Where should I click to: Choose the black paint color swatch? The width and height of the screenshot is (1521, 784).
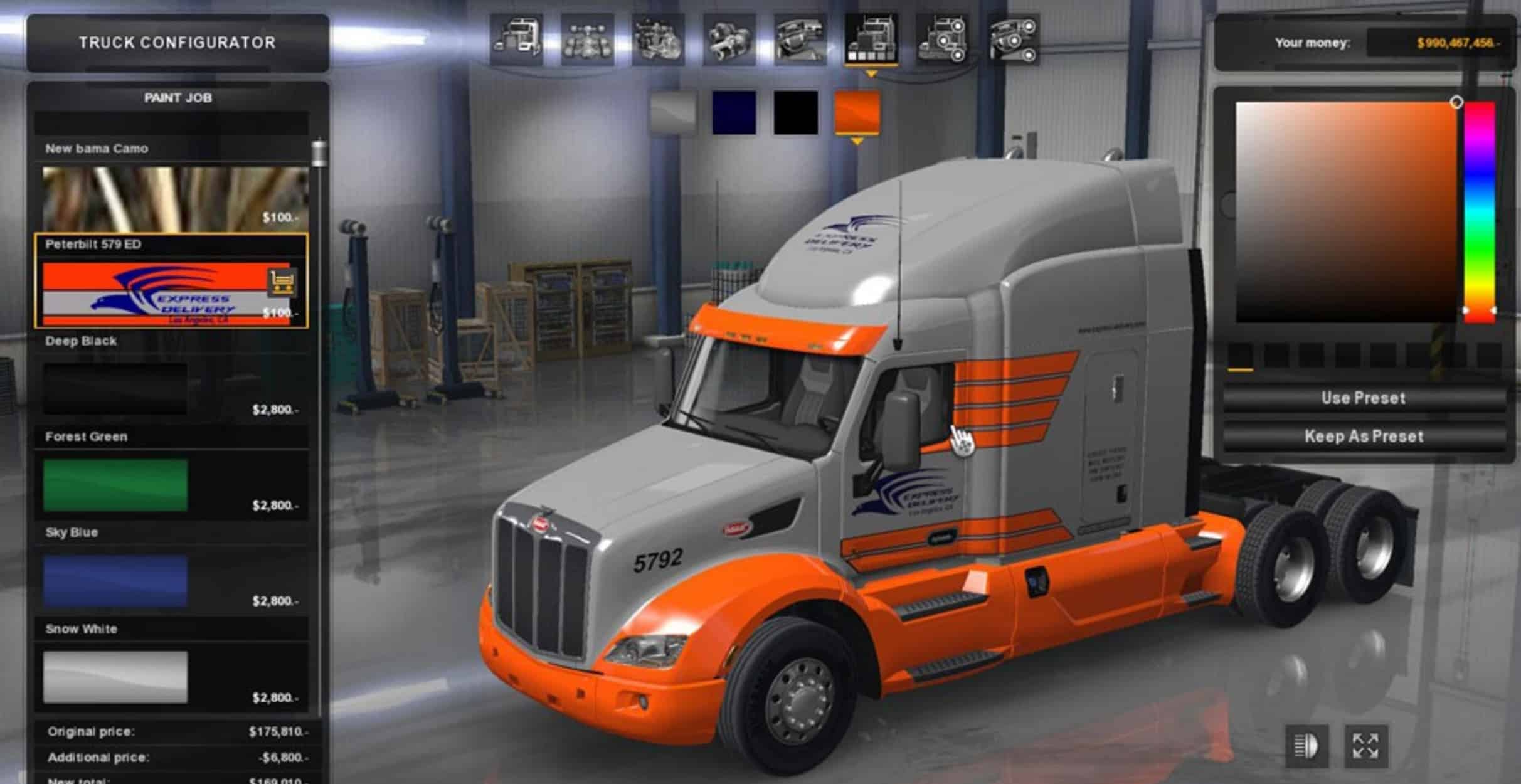click(795, 113)
